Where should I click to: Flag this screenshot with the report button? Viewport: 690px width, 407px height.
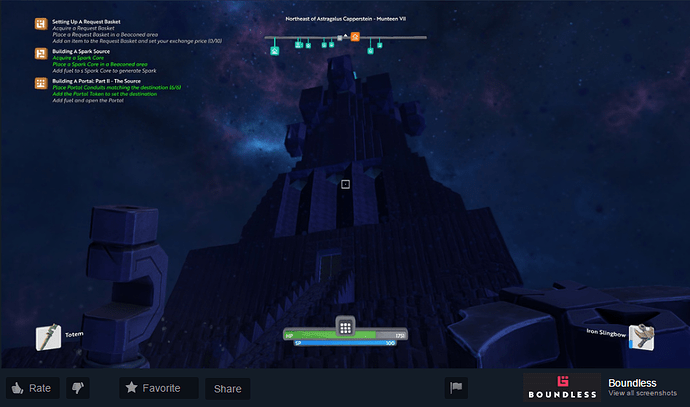tap(456, 388)
